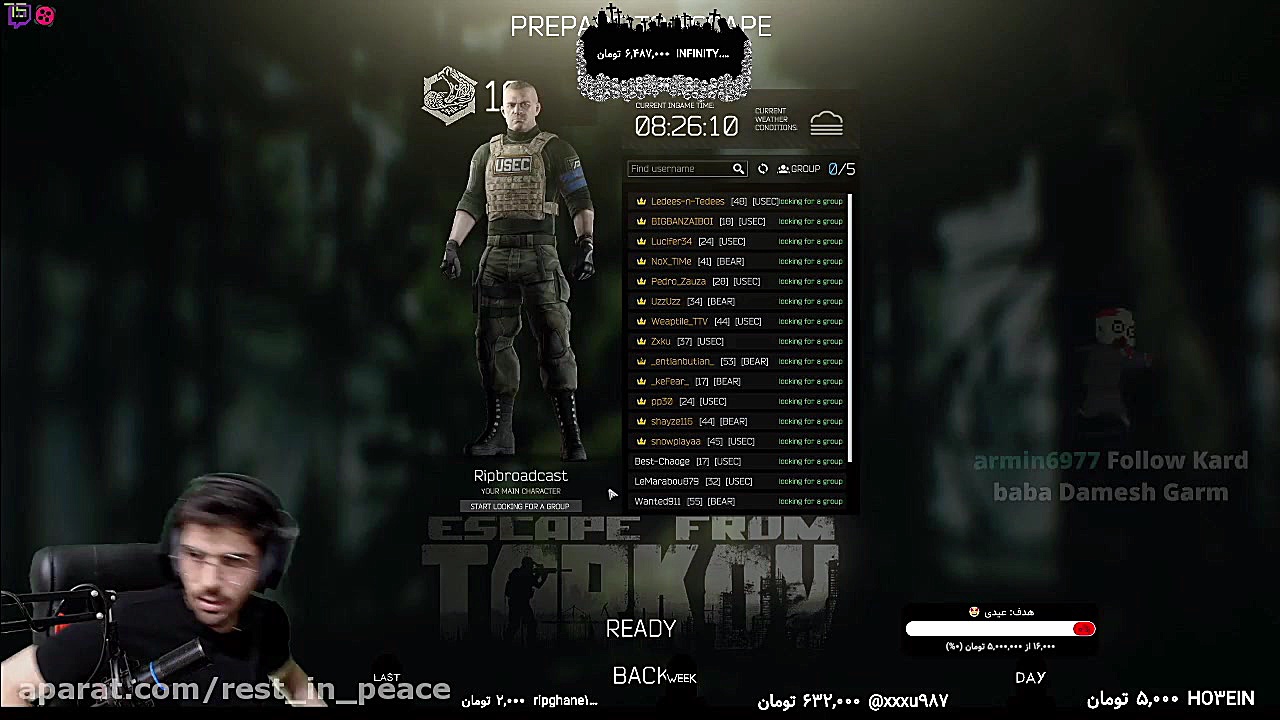Pick snowplayaa from the player list
The width and height of the screenshot is (1280, 720).
tap(675, 441)
